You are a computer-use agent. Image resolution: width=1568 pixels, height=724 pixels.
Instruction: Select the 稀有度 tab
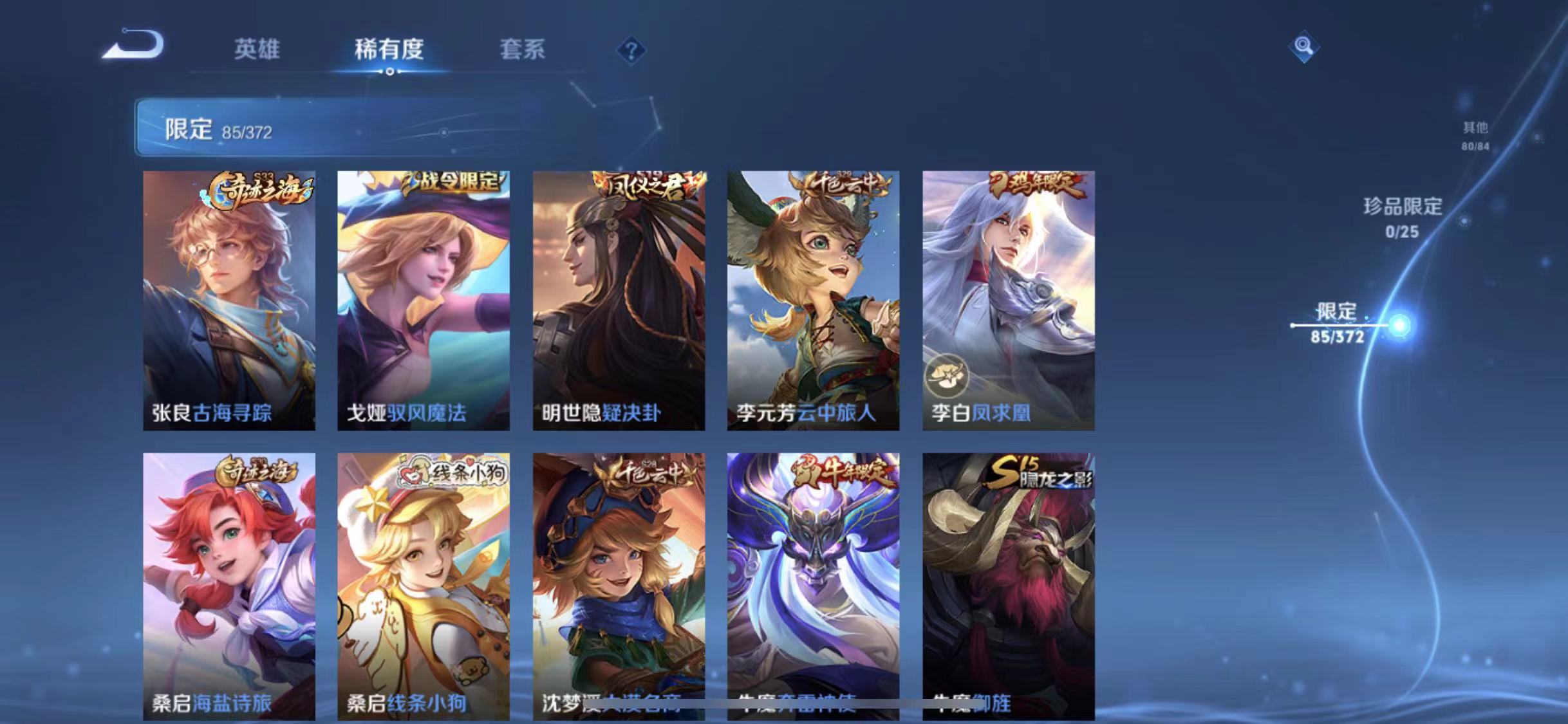point(389,50)
